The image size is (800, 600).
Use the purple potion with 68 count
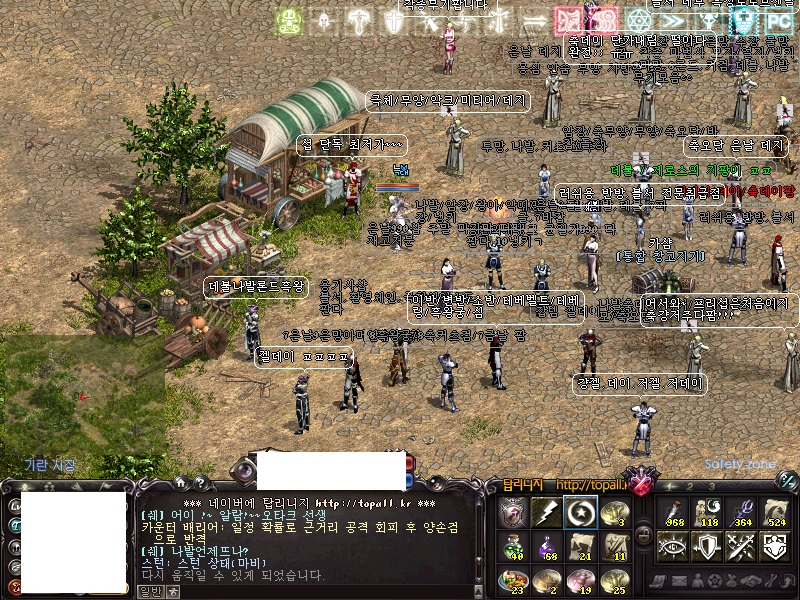(x=548, y=546)
